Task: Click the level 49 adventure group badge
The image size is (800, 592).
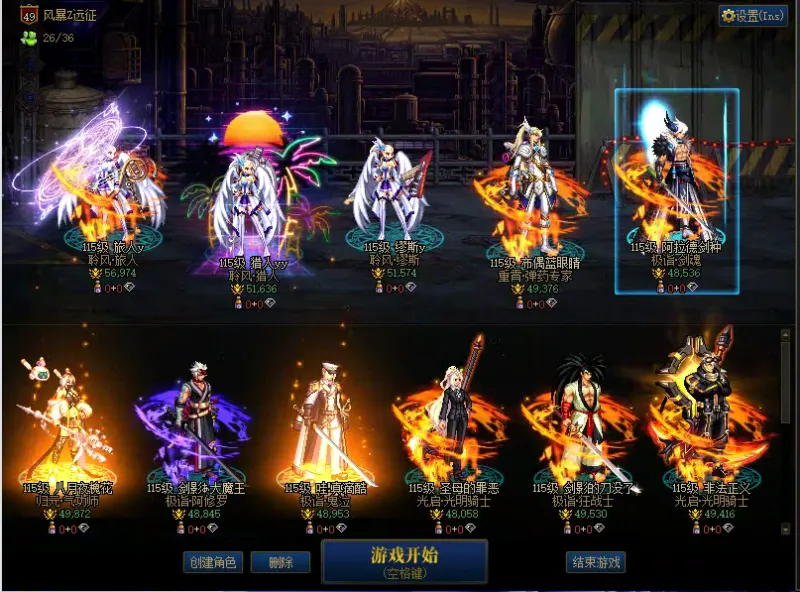Action: pyautogui.click(x=29, y=15)
